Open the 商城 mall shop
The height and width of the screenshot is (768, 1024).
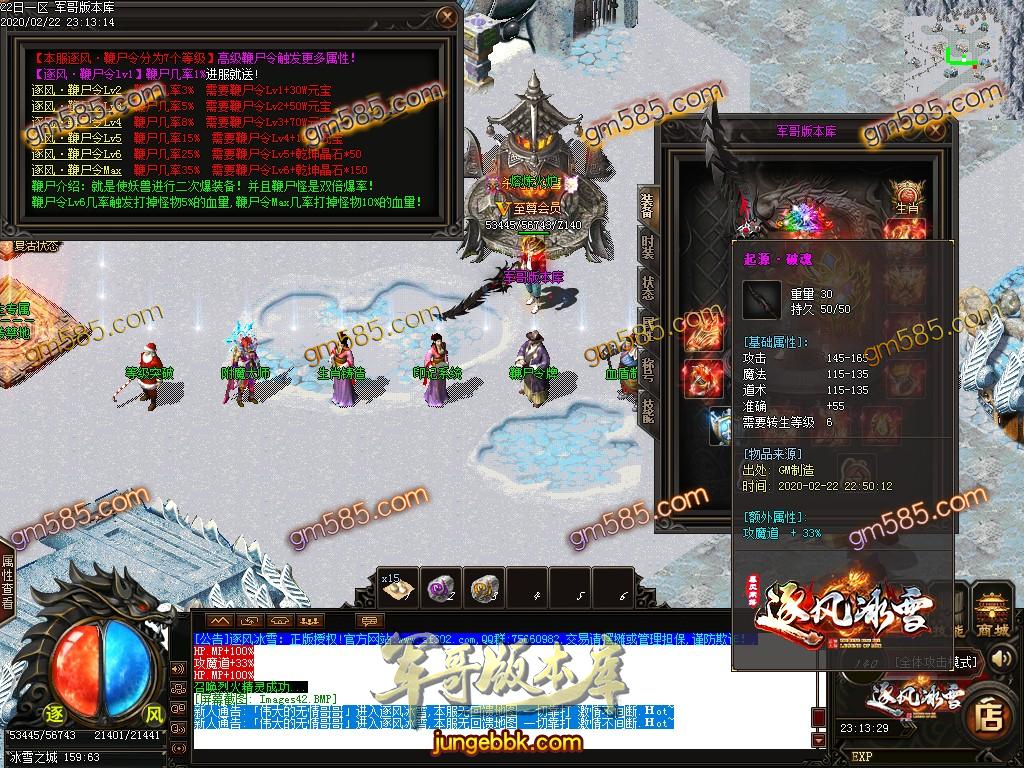point(993,609)
